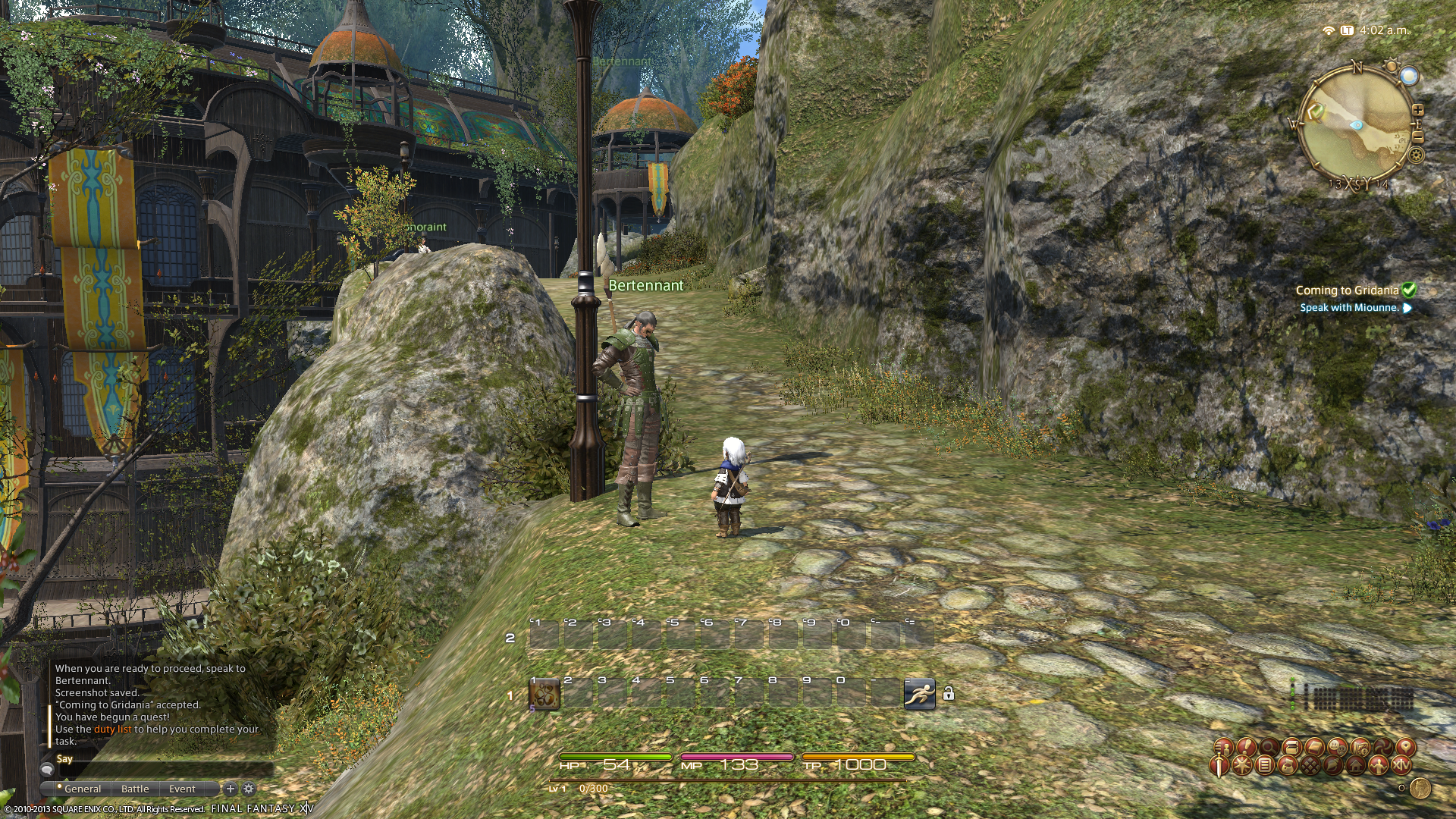Select the General chat tab

click(x=83, y=789)
